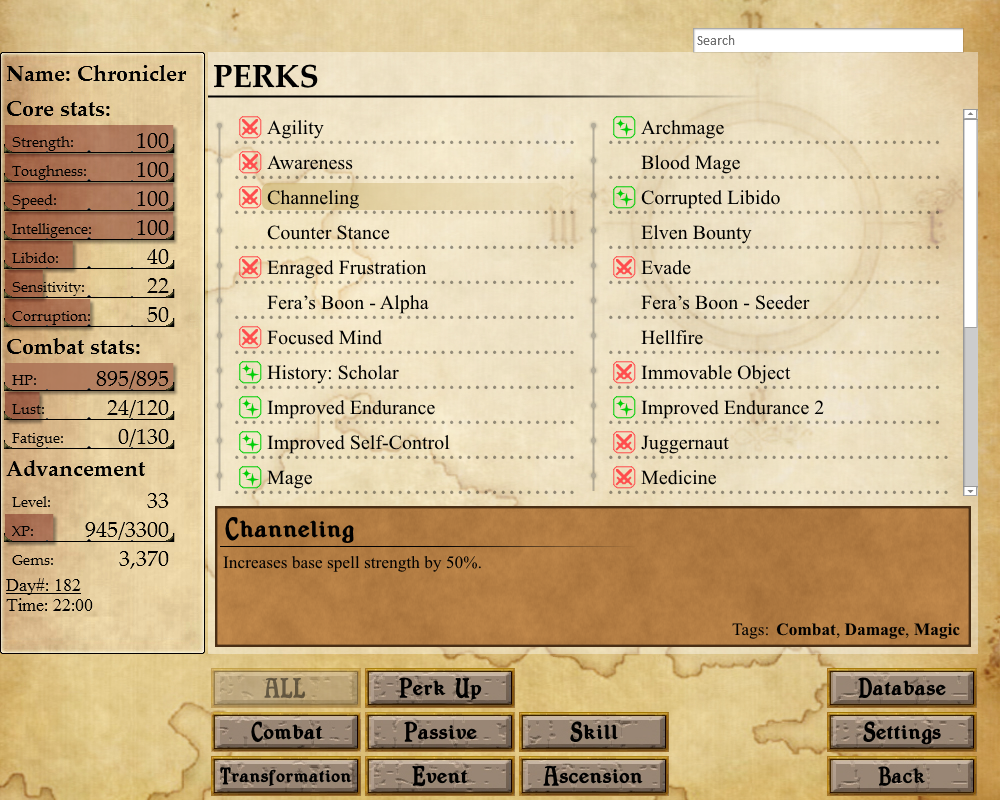This screenshot has width=1000, height=800.
Task: Show Passive perks only
Action: pos(440,732)
